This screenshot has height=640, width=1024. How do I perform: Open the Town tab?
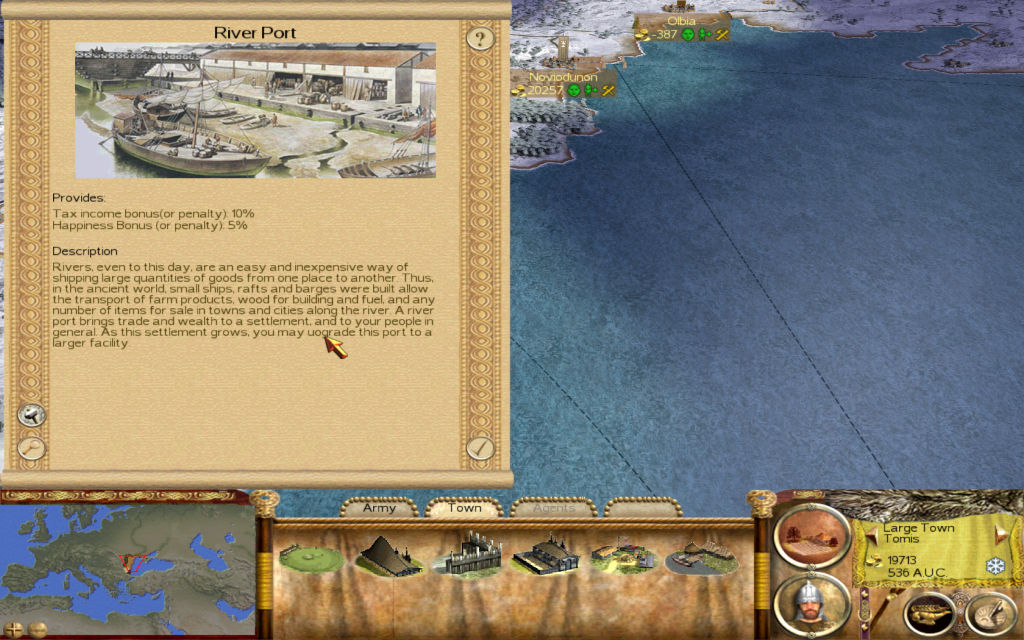[x=464, y=508]
